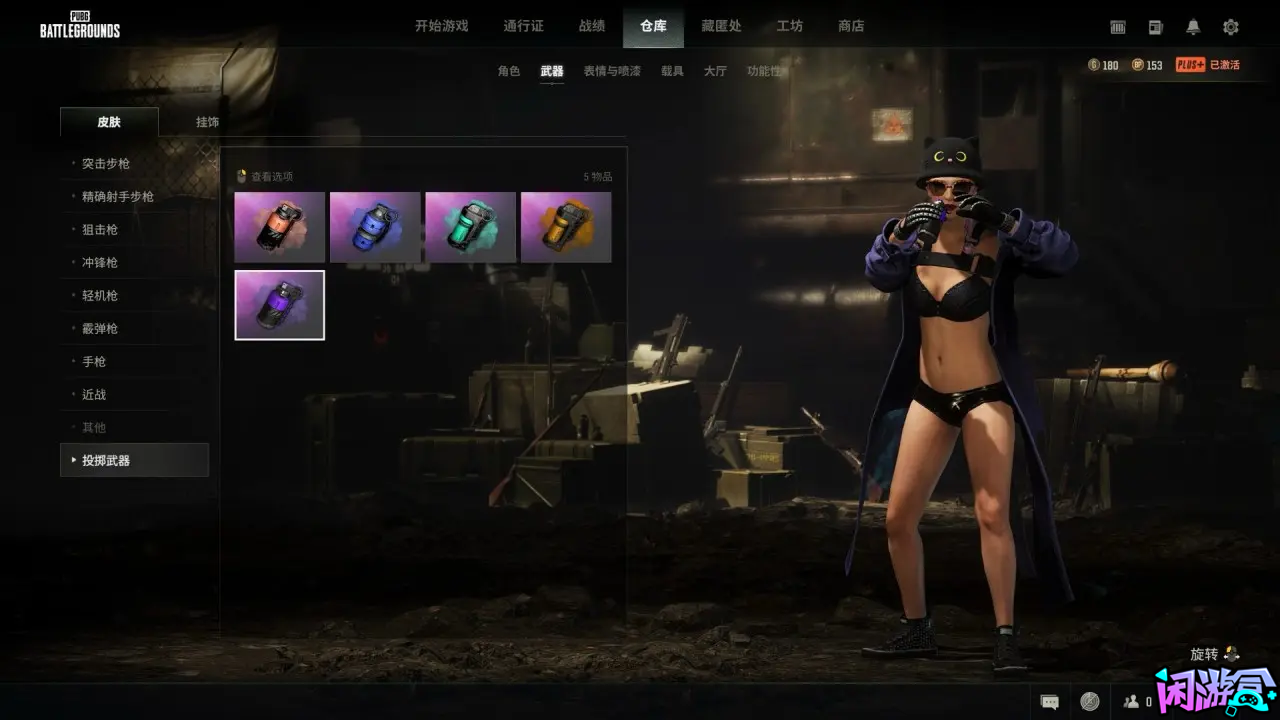Open the notifications bell icon
1280x720 pixels.
[x=1193, y=27]
